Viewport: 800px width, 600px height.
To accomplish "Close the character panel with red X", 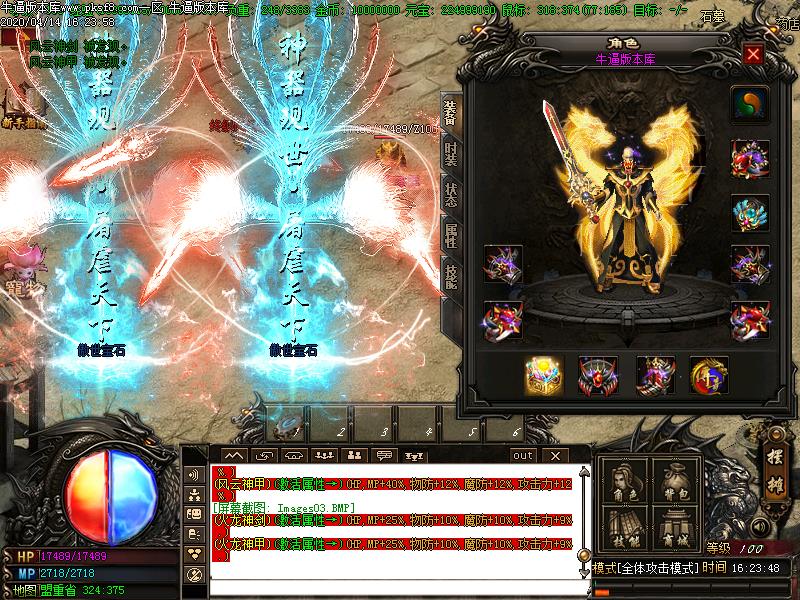I will (x=753, y=55).
